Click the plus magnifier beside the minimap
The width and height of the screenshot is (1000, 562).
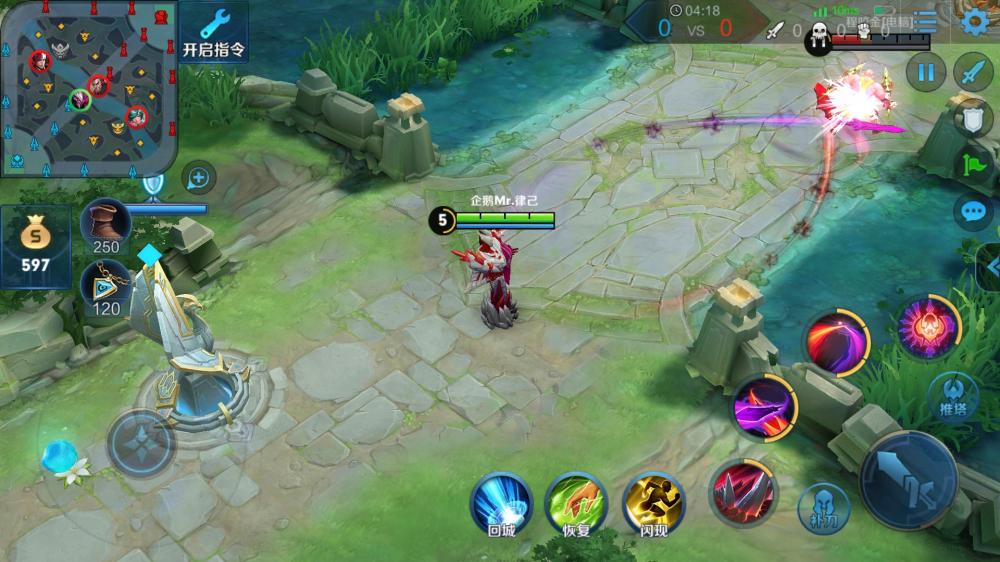tap(199, 178)
